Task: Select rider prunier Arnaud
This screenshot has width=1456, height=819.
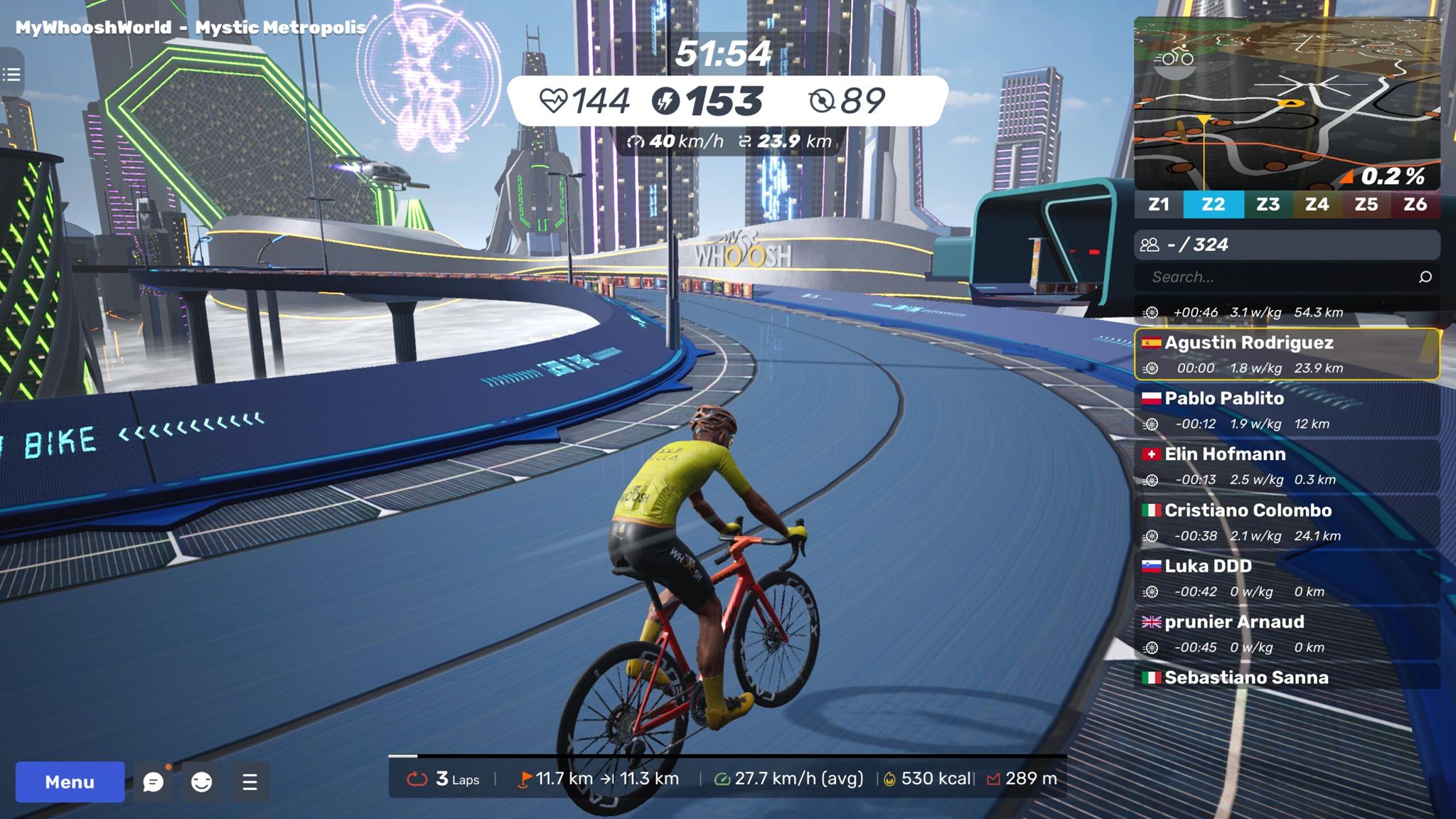Action: pyautogui.click(x=1287, y=634)
